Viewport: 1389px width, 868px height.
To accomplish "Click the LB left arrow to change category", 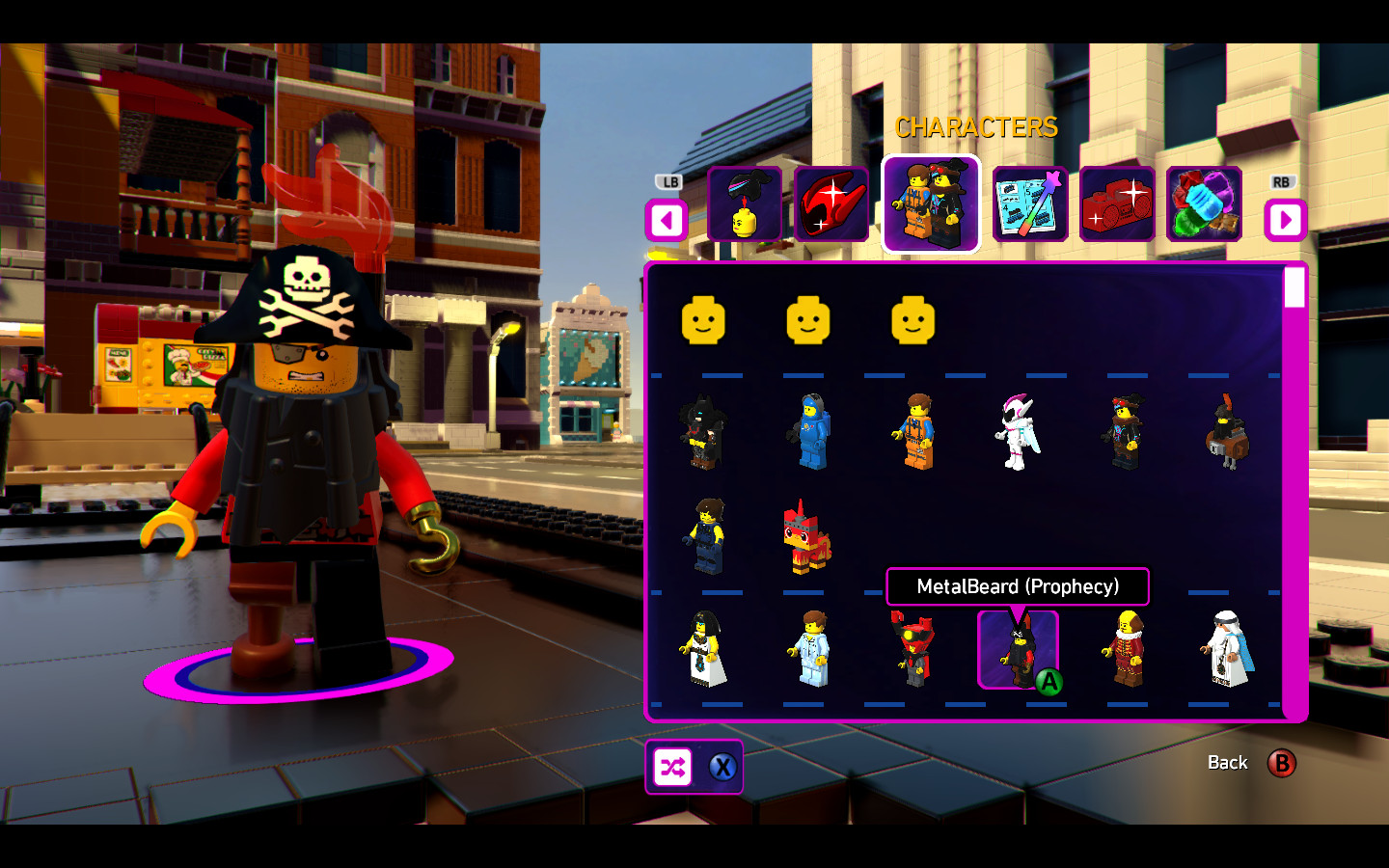I will click(665, 220).
